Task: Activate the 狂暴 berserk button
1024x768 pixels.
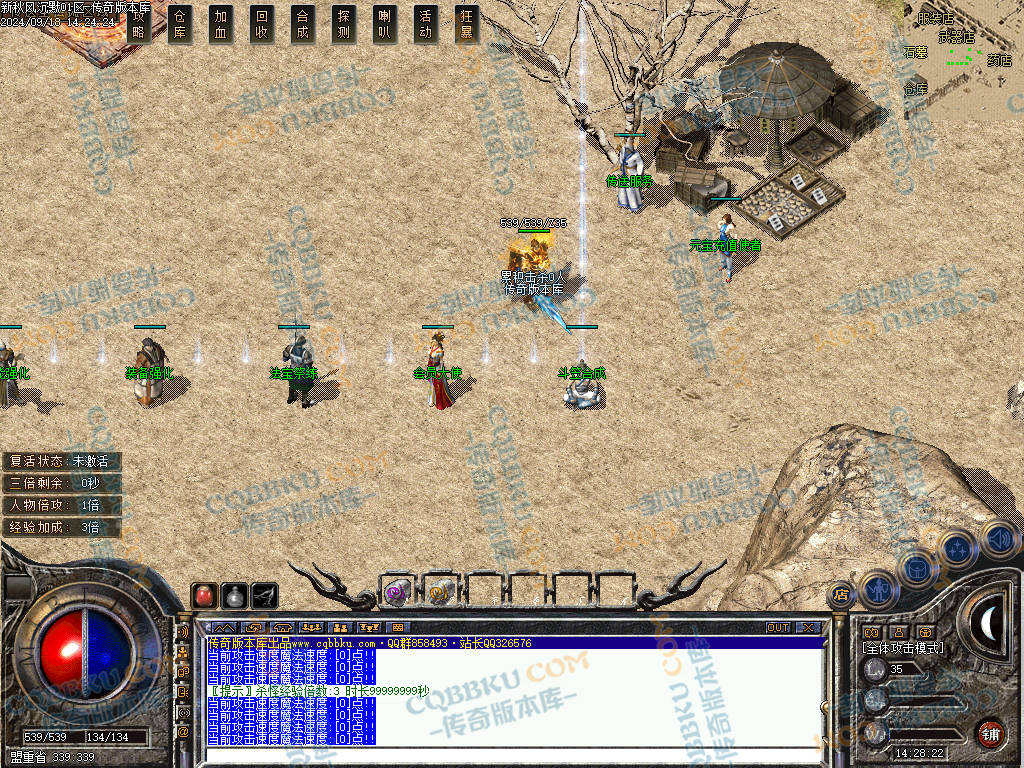Action: 465,23
